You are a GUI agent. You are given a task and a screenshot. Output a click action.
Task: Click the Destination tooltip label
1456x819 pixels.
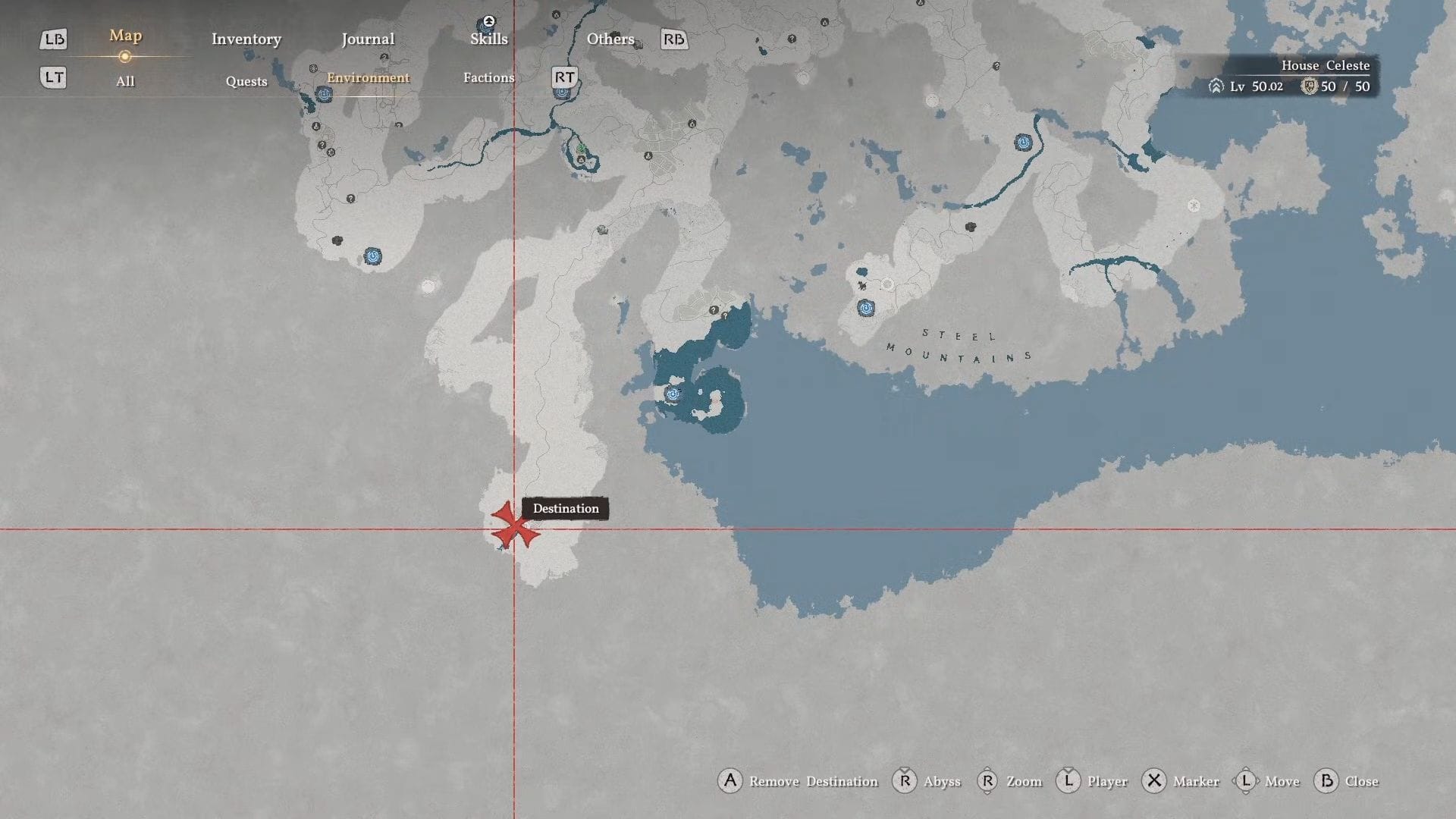tap(564, 508)
